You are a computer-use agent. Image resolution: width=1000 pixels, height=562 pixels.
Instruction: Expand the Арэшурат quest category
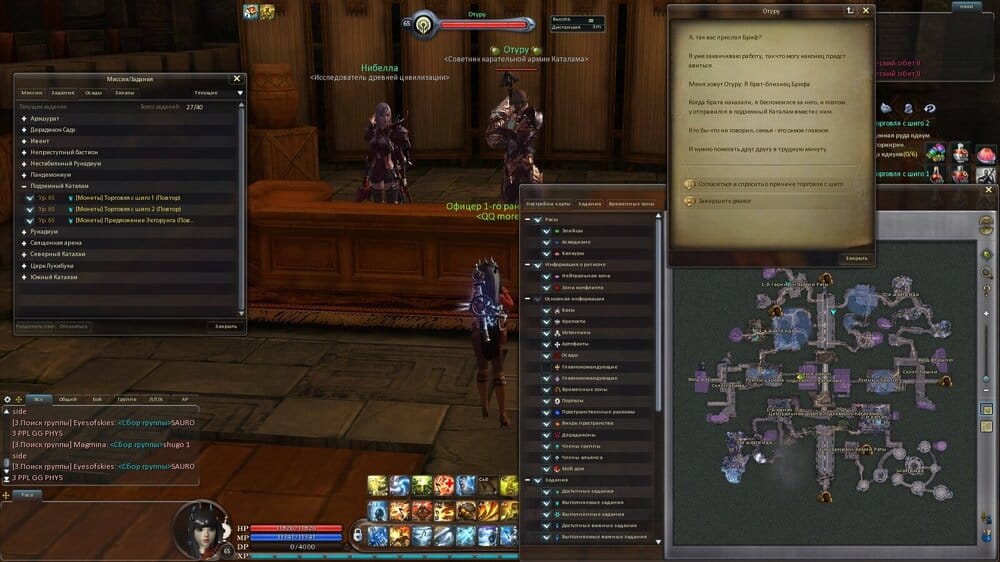[x=24, y=119]
